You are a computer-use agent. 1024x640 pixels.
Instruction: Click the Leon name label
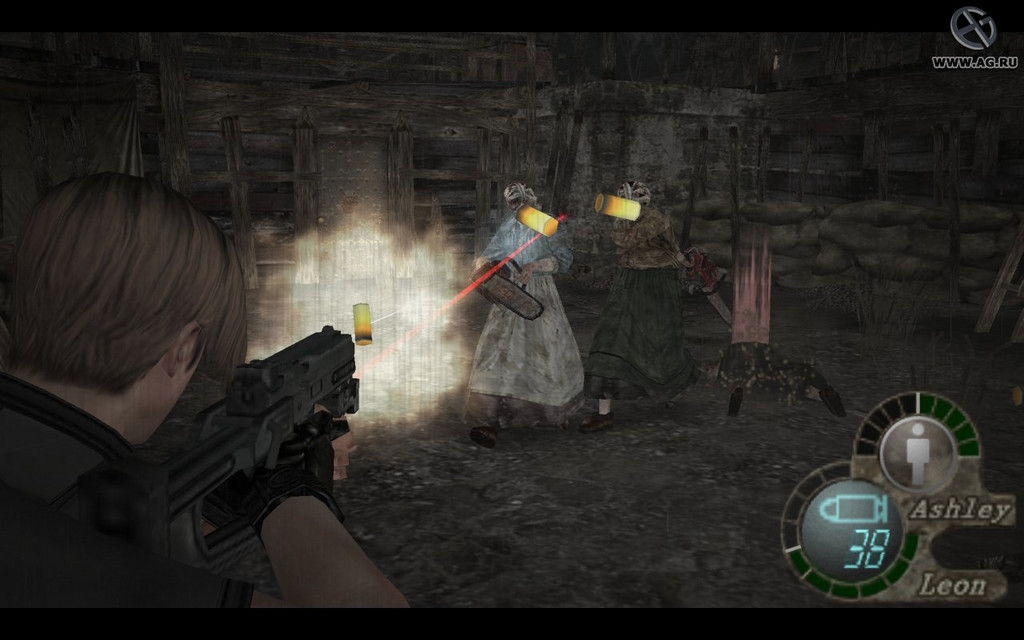tap(952, 584)
